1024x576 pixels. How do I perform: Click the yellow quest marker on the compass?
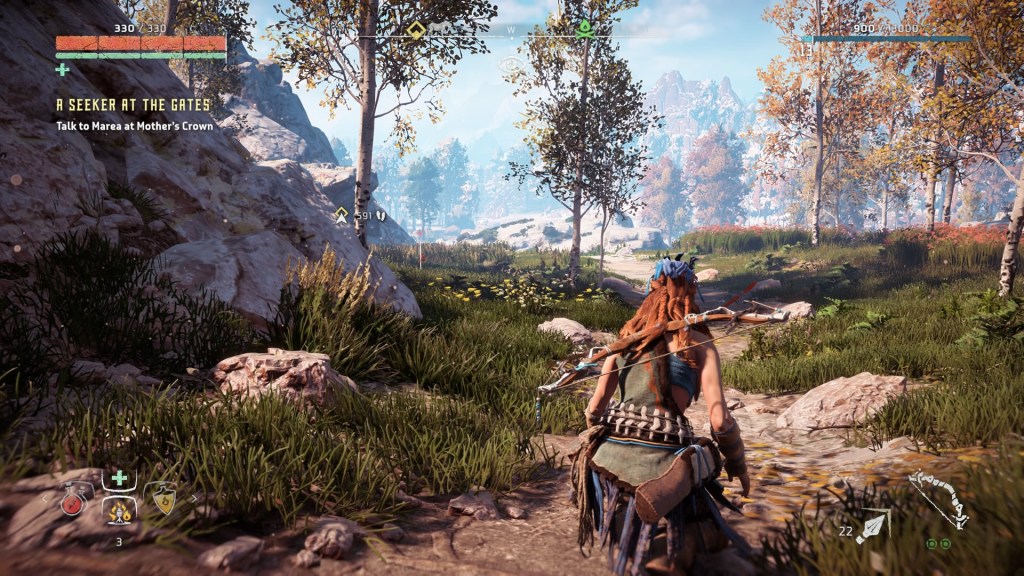pyautogui.click(x=416, y=29)
